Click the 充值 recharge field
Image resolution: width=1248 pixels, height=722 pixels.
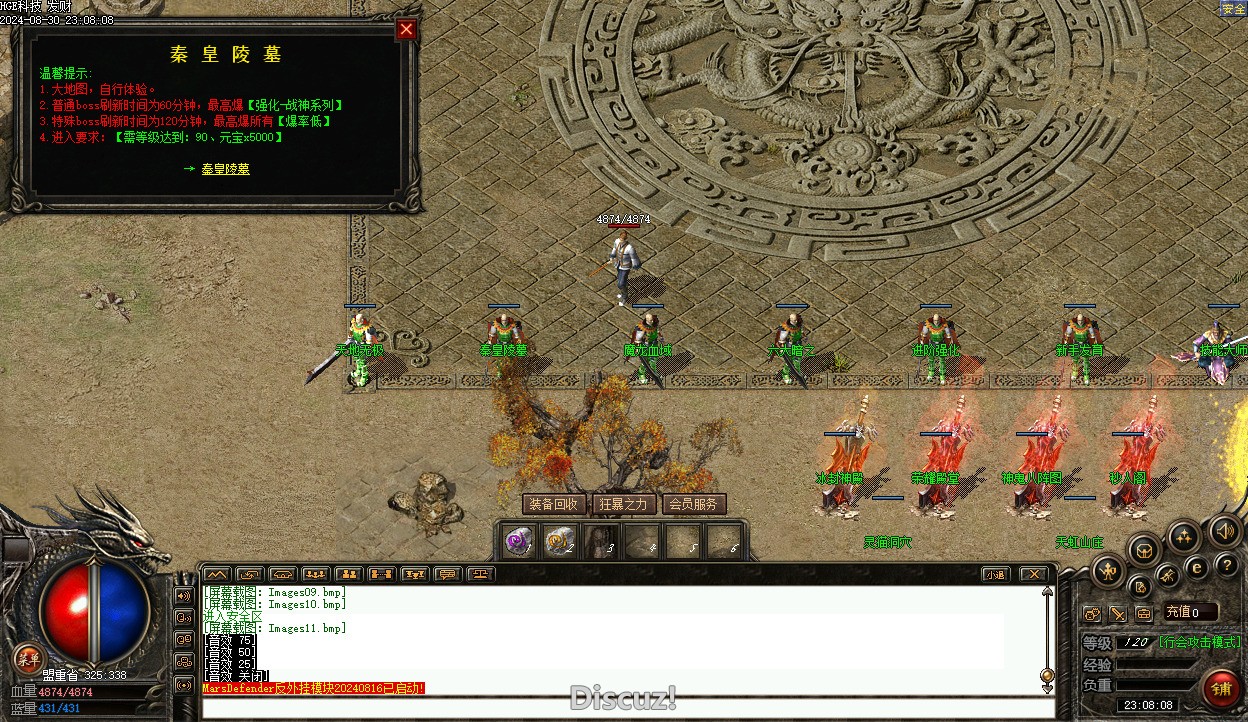coord(1190,612)
